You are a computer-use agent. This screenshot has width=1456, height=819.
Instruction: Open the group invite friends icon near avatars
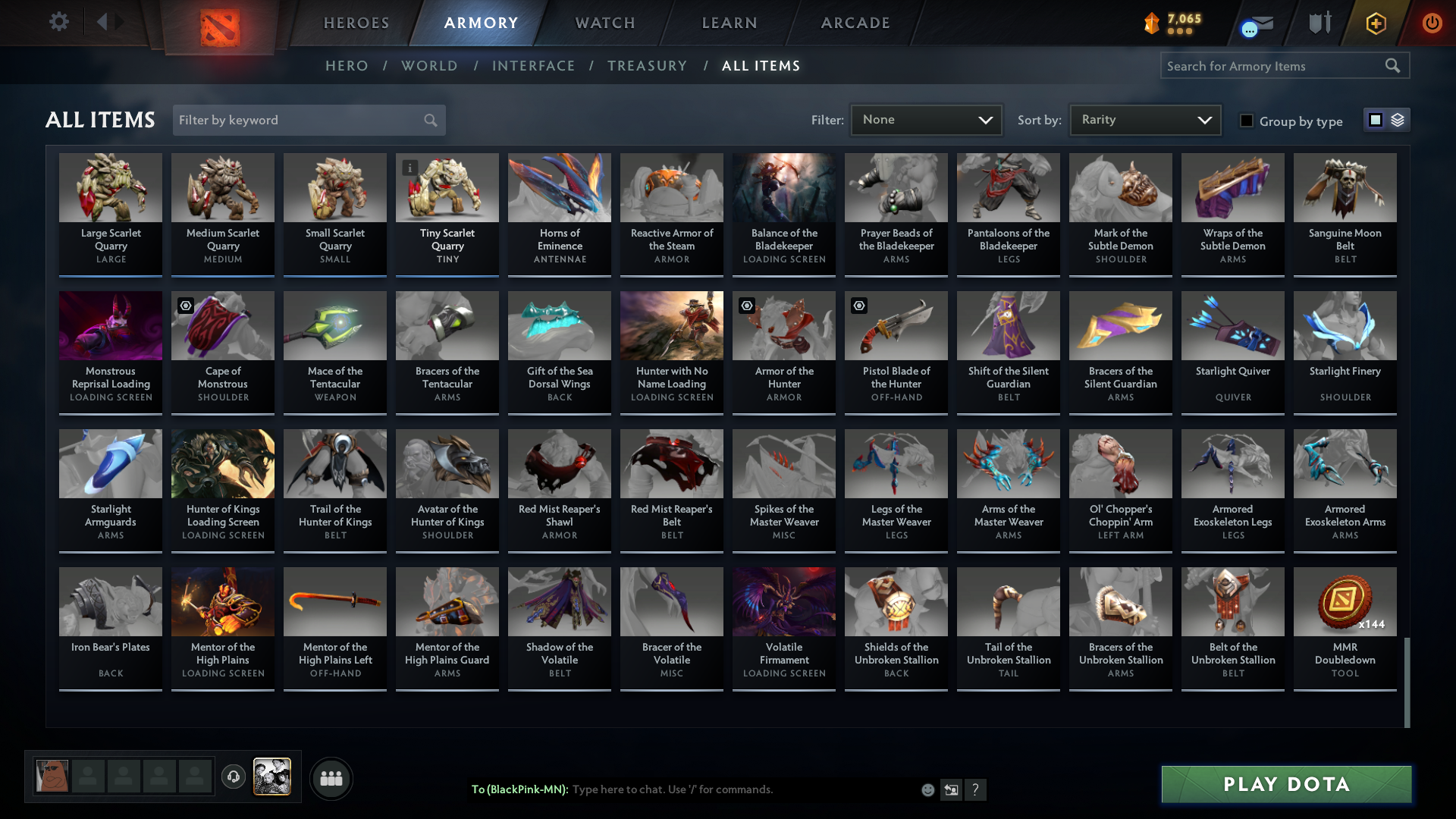click(x=331, y=778)
